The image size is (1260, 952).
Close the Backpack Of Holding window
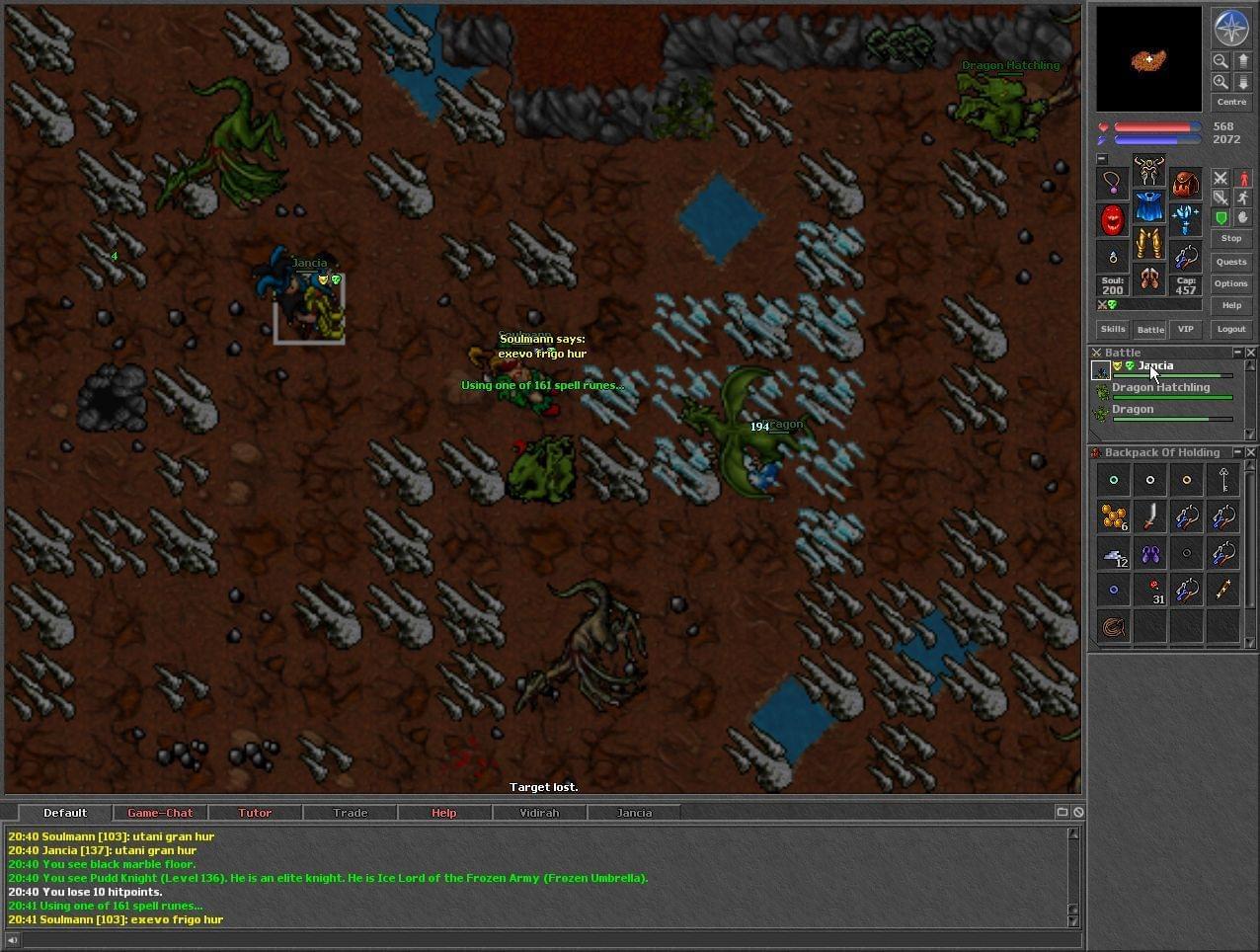pyautogui.click(x=1251, y=452)
